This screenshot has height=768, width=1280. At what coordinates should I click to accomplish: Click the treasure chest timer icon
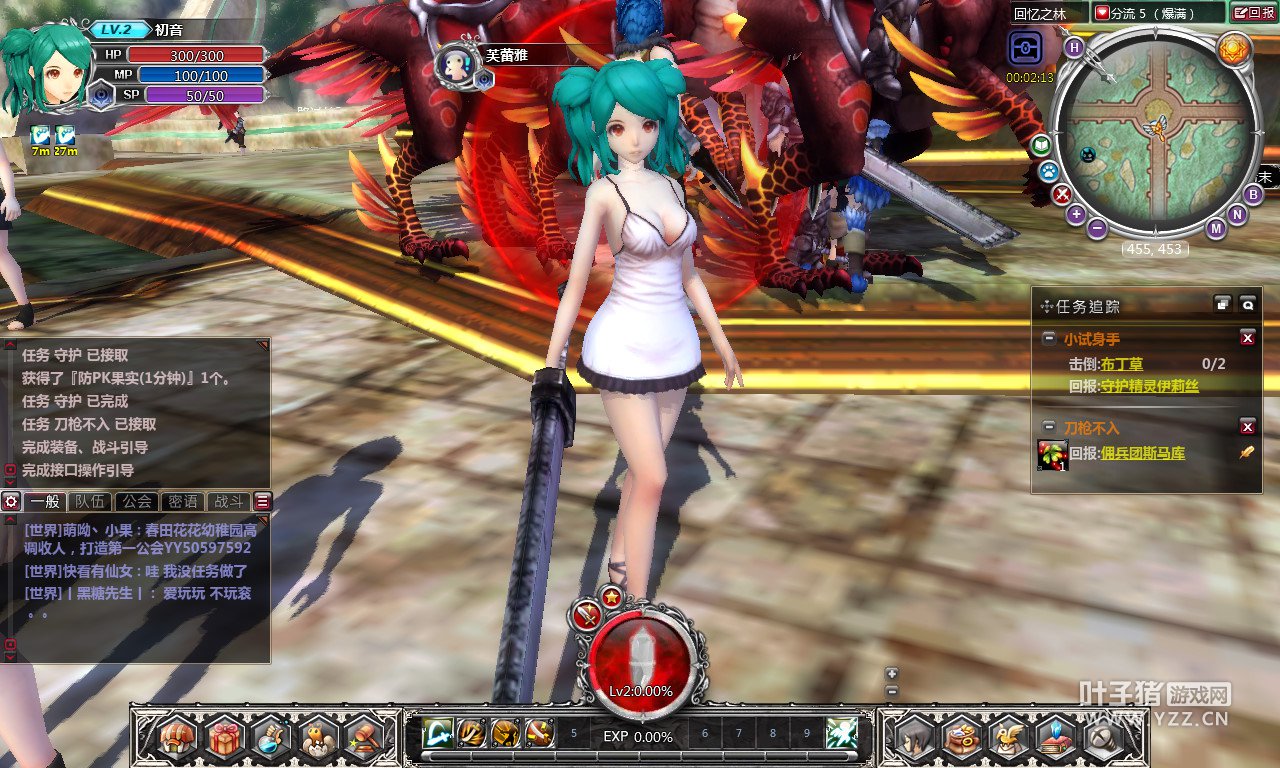tap(1026, 49)
